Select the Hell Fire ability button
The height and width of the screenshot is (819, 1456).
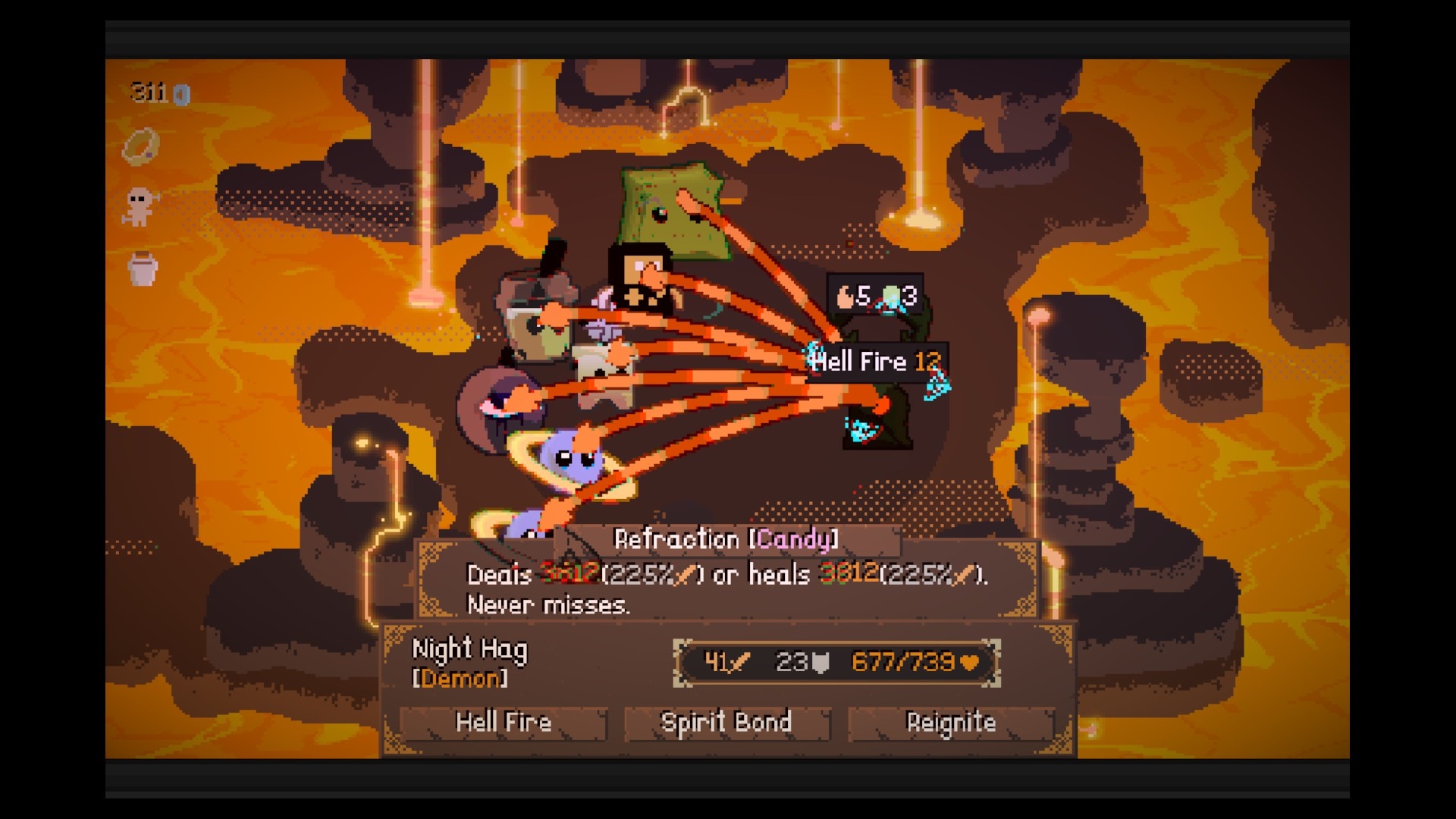503,723
